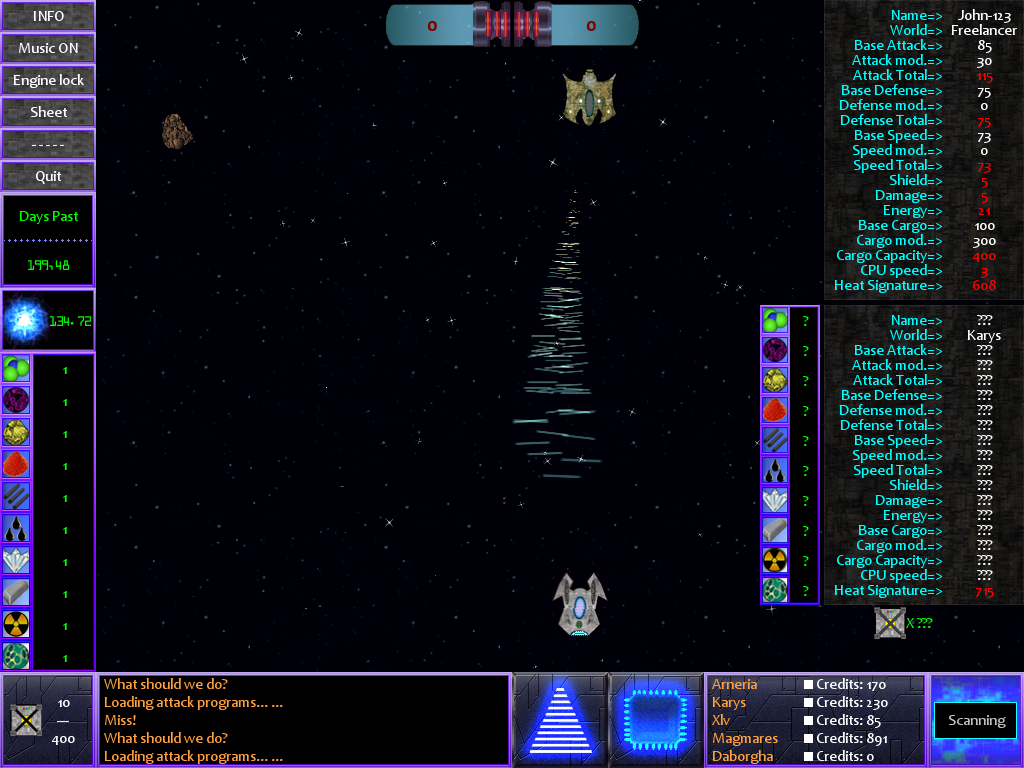Click the cargo crate icon beside 10/400

pyautogui.click(x=24, y=719)
